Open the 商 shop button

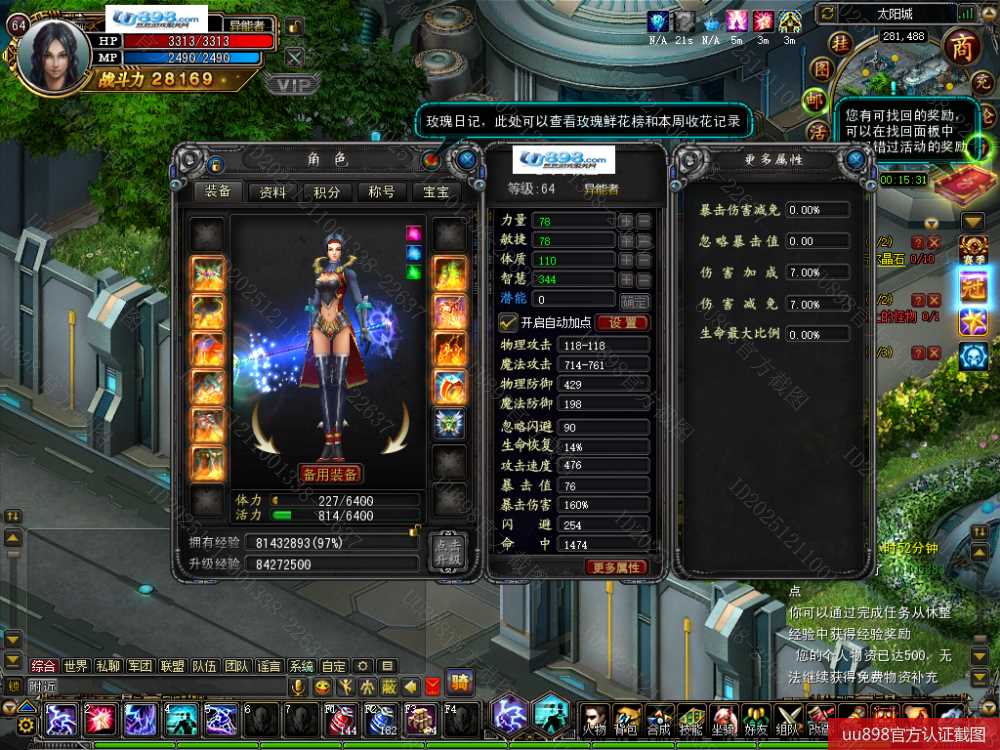[962, 47]
